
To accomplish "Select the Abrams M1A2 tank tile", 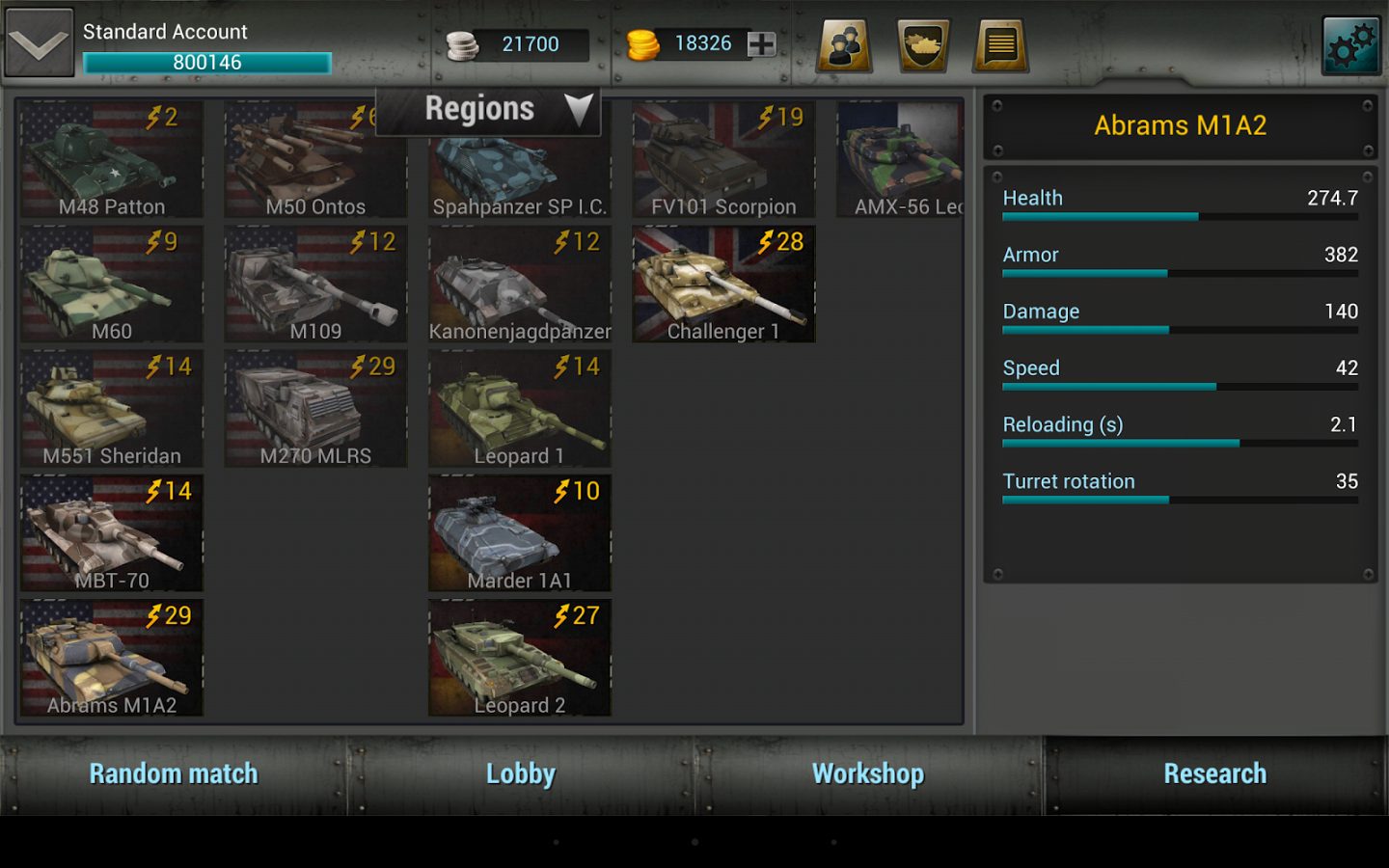I will [112, 658].
